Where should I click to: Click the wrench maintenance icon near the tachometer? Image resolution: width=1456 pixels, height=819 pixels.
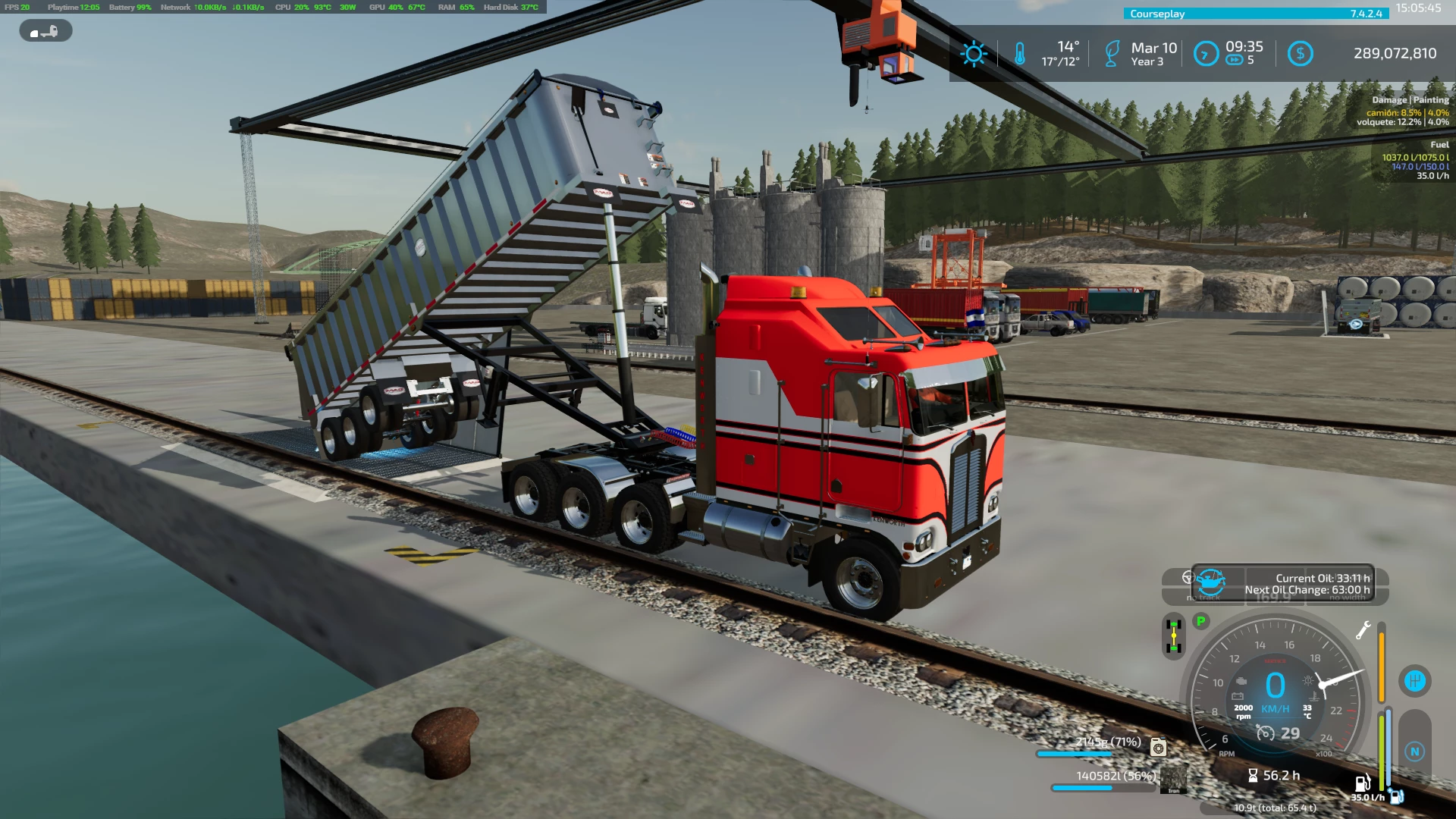[x=1363, y=630]
